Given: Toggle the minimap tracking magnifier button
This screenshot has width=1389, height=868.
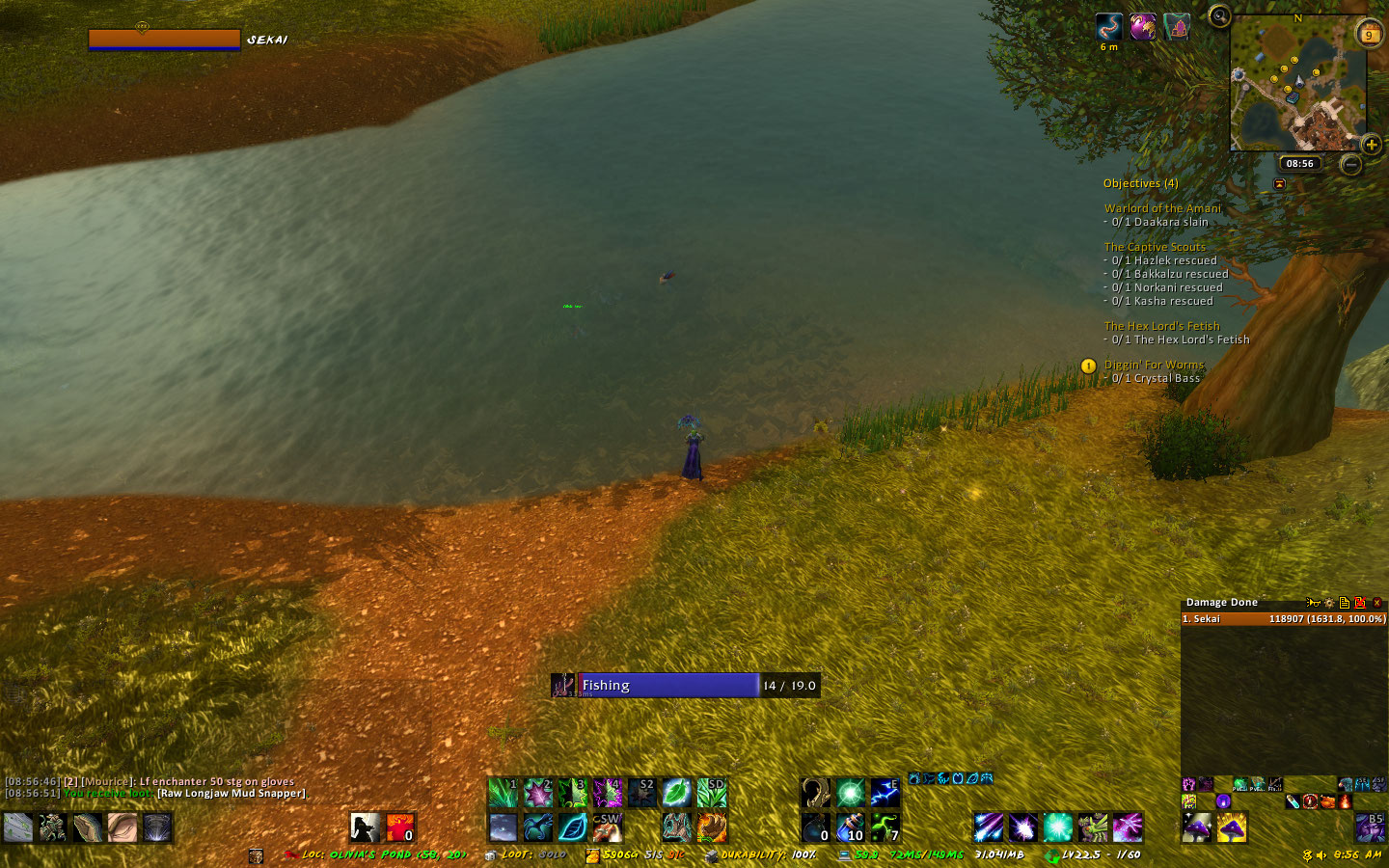Looking at the screenshot, I should click(x=1220, y=16).
